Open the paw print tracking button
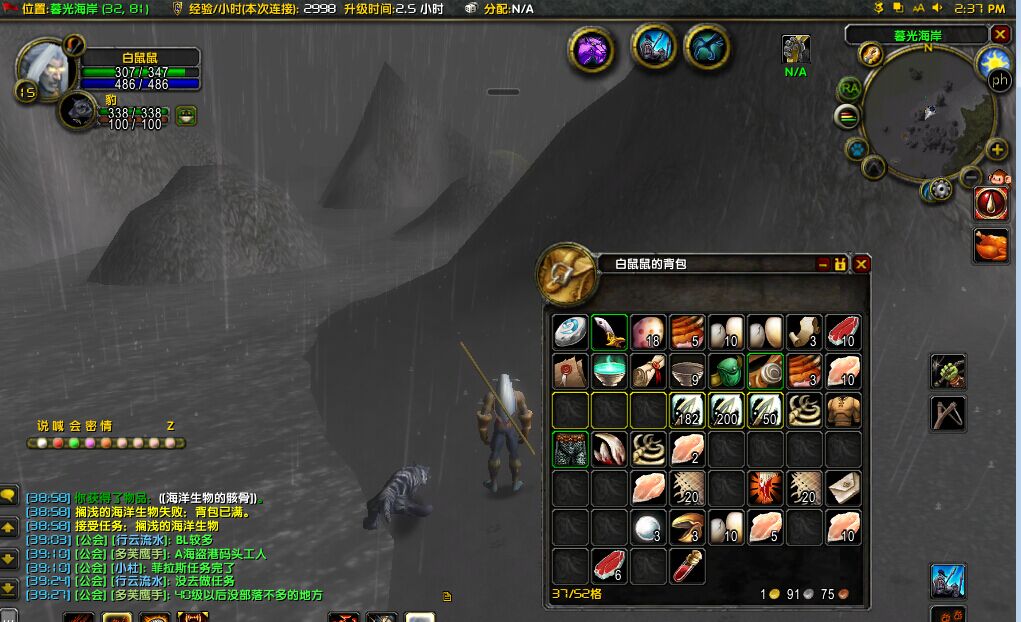 point(856,150)
